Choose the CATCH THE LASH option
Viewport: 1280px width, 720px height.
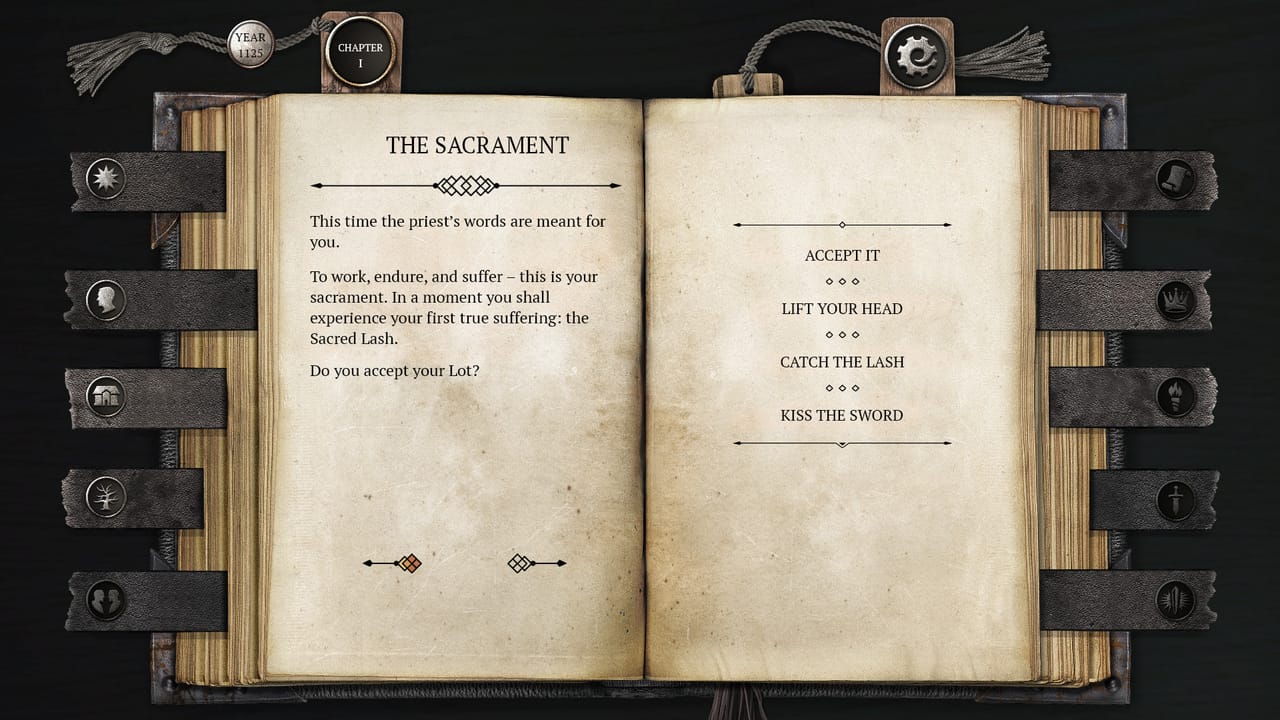(842, 362)
